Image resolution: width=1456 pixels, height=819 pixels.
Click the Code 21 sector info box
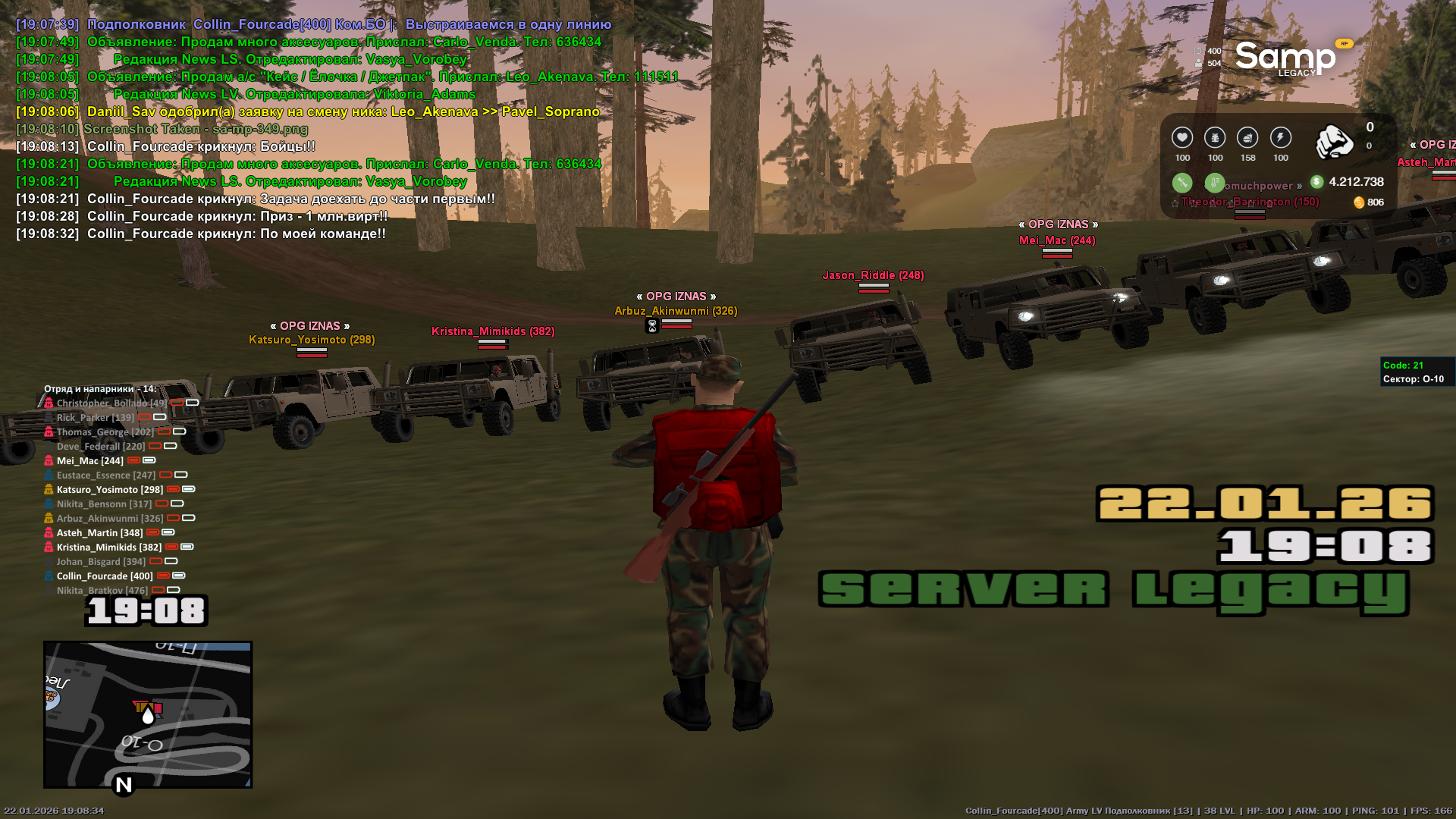tap(1414, 372)
